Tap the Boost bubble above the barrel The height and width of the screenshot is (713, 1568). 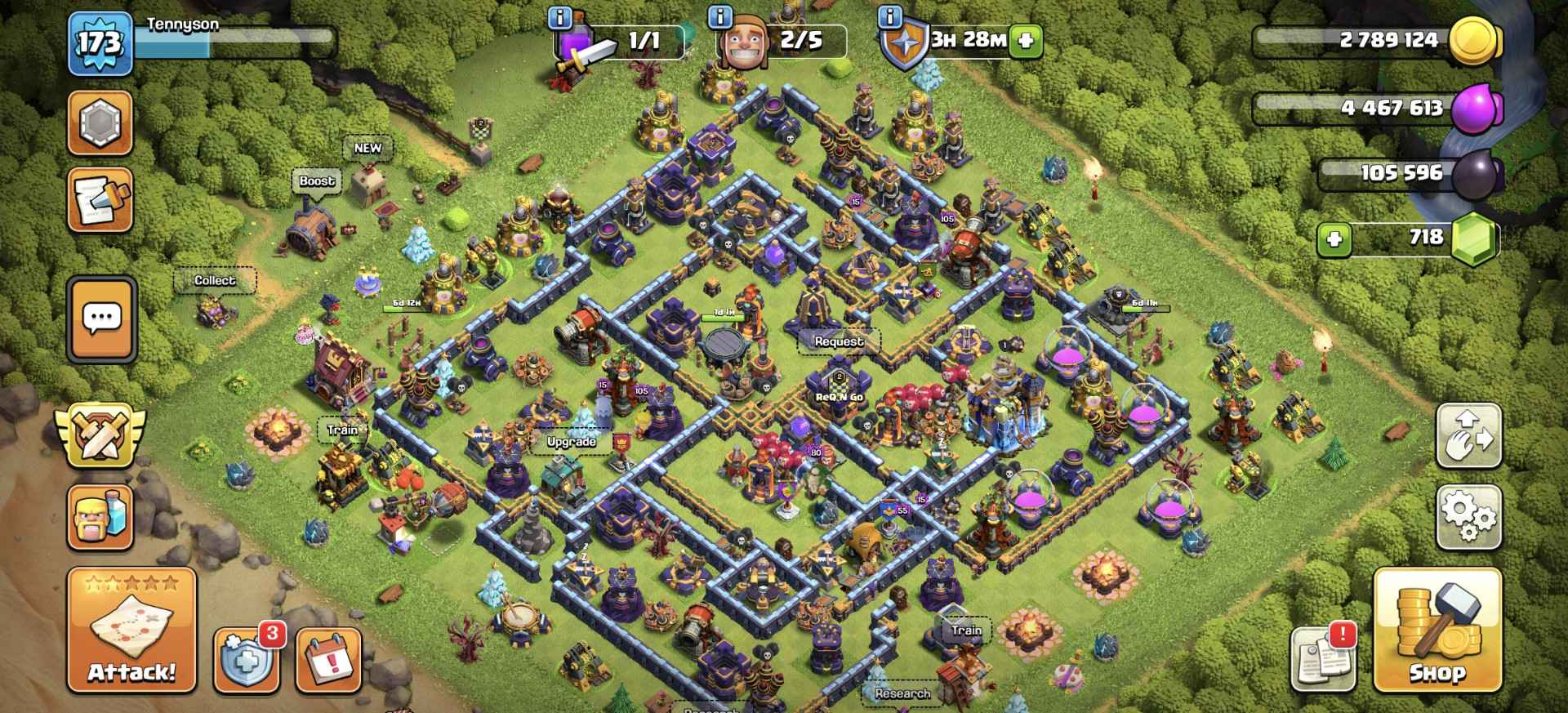[317, 181]
